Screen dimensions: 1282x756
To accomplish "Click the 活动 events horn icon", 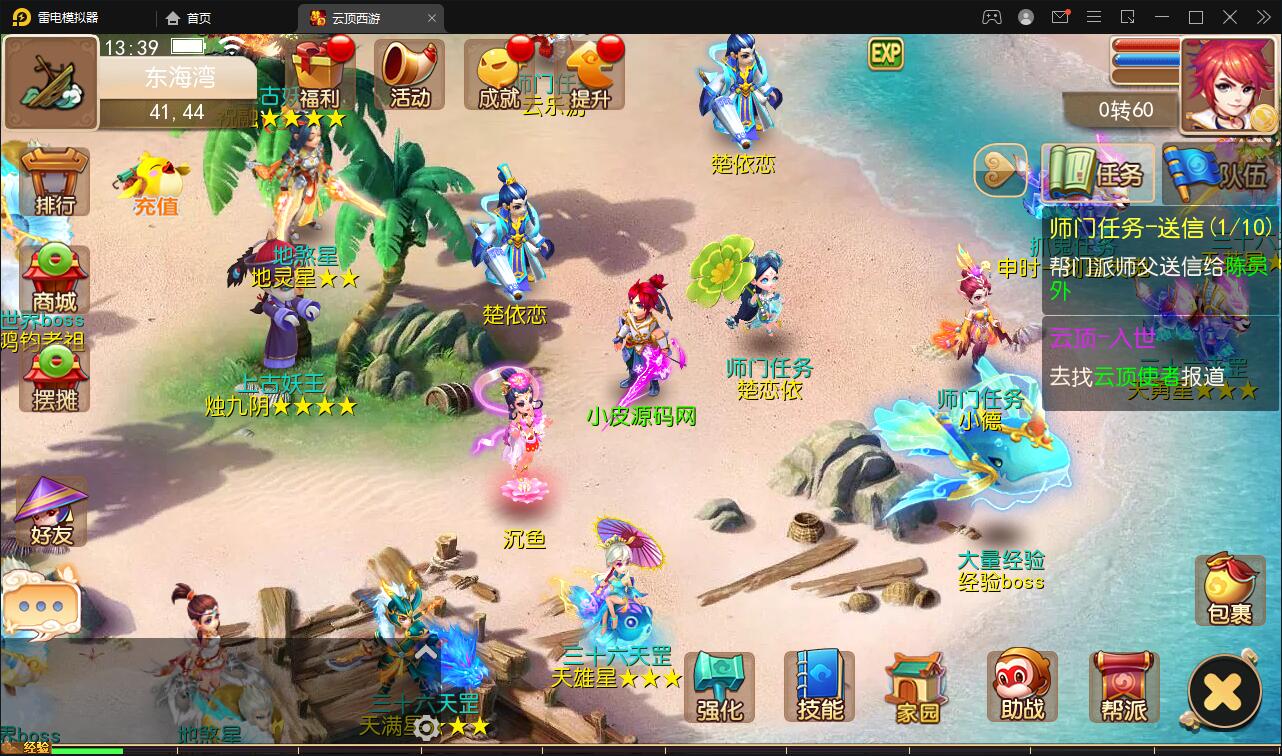I will tap(409, 75).
